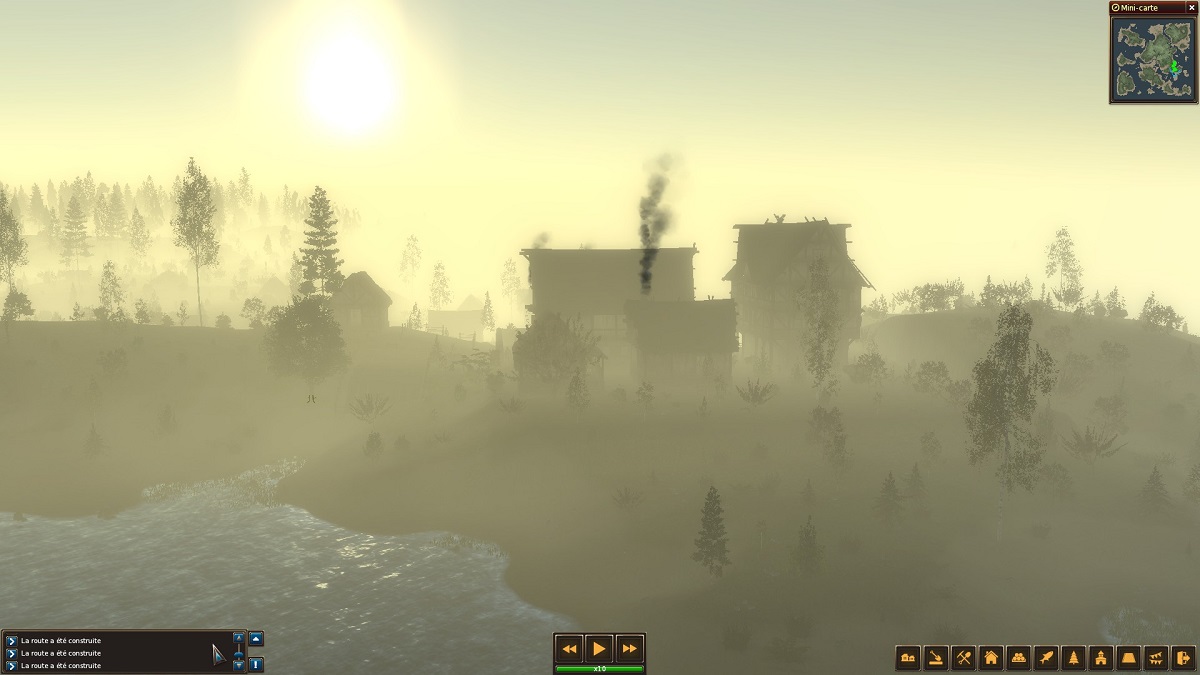Viewport: 1200px width, 675px height.
Task: Open the stacked logs resources menu
Action: coord(1019,658)
